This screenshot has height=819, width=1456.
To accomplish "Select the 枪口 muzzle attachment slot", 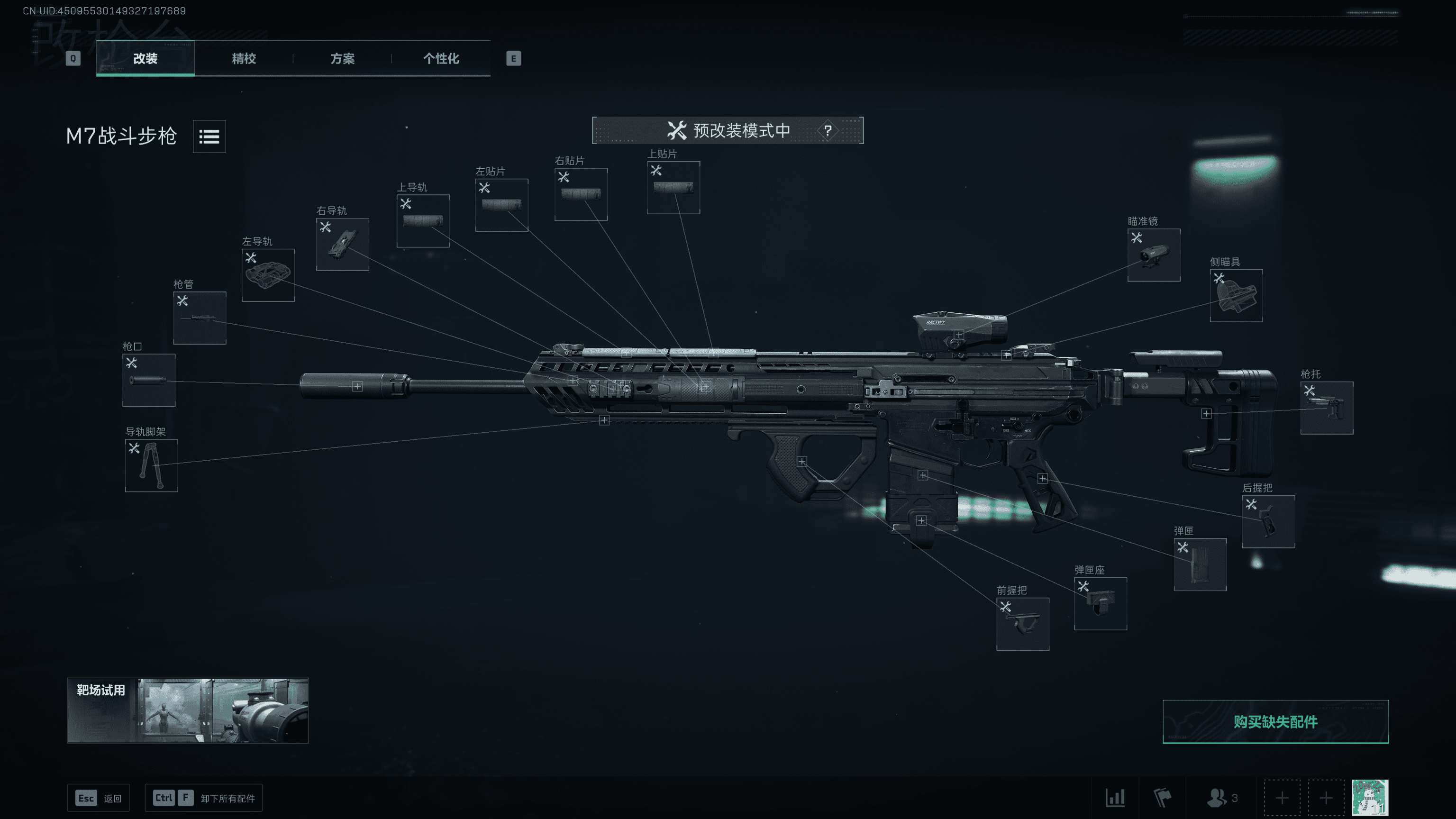I will pos(149,380).
